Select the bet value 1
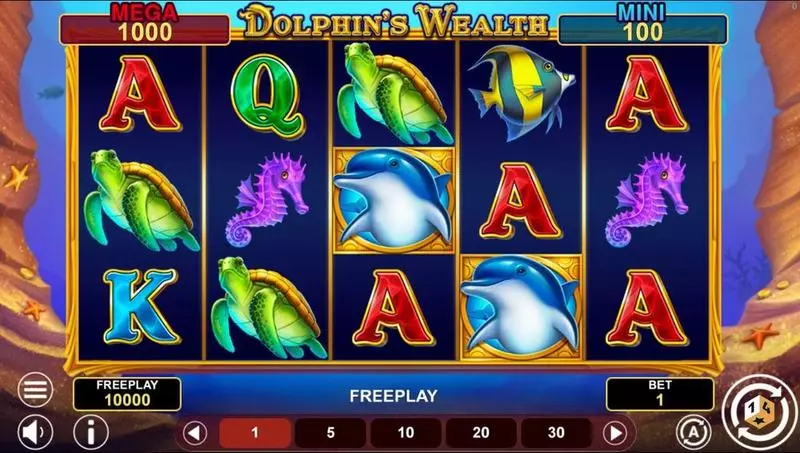 click(255, 433)
